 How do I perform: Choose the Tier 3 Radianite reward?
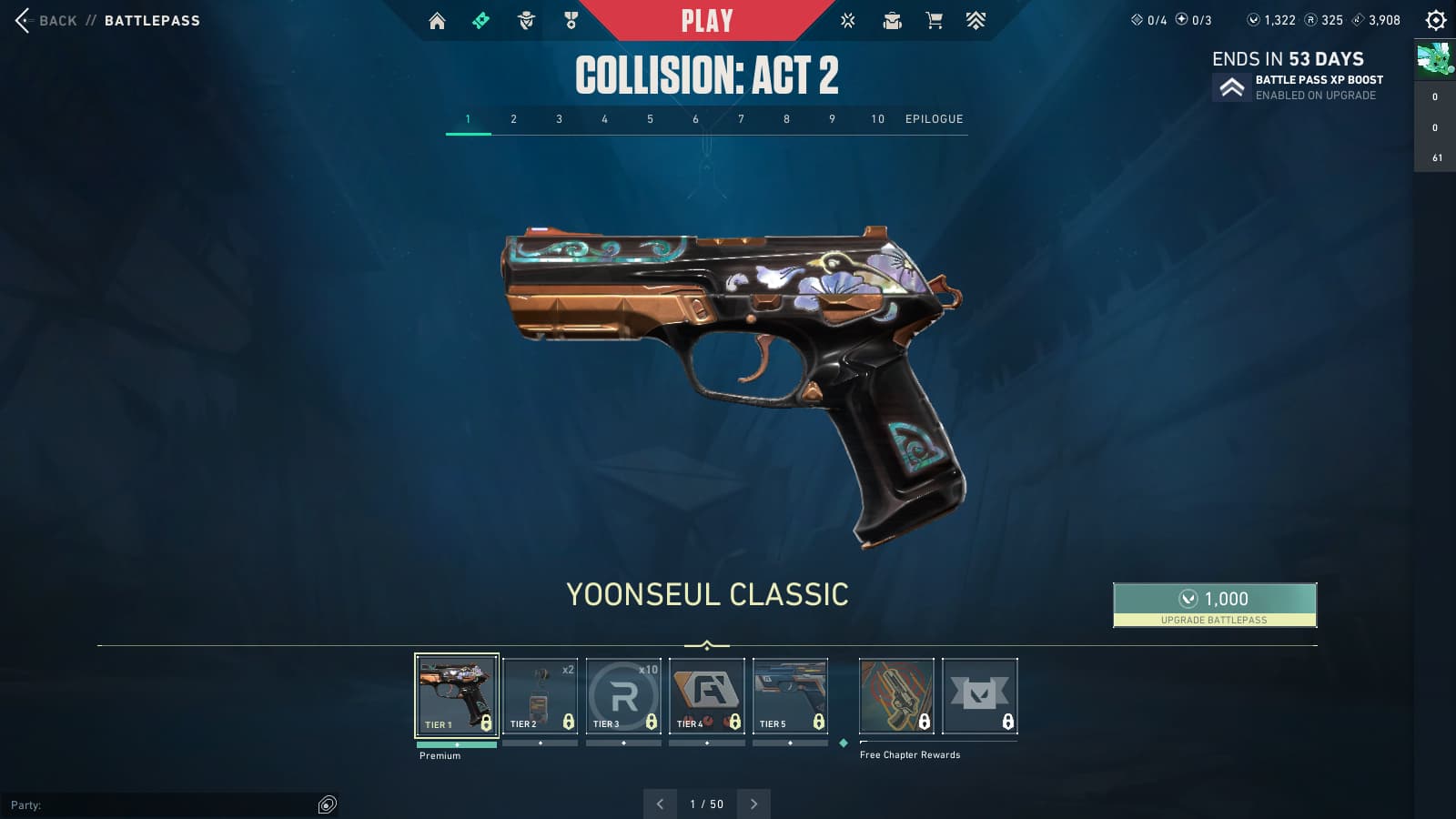[623, 695]
